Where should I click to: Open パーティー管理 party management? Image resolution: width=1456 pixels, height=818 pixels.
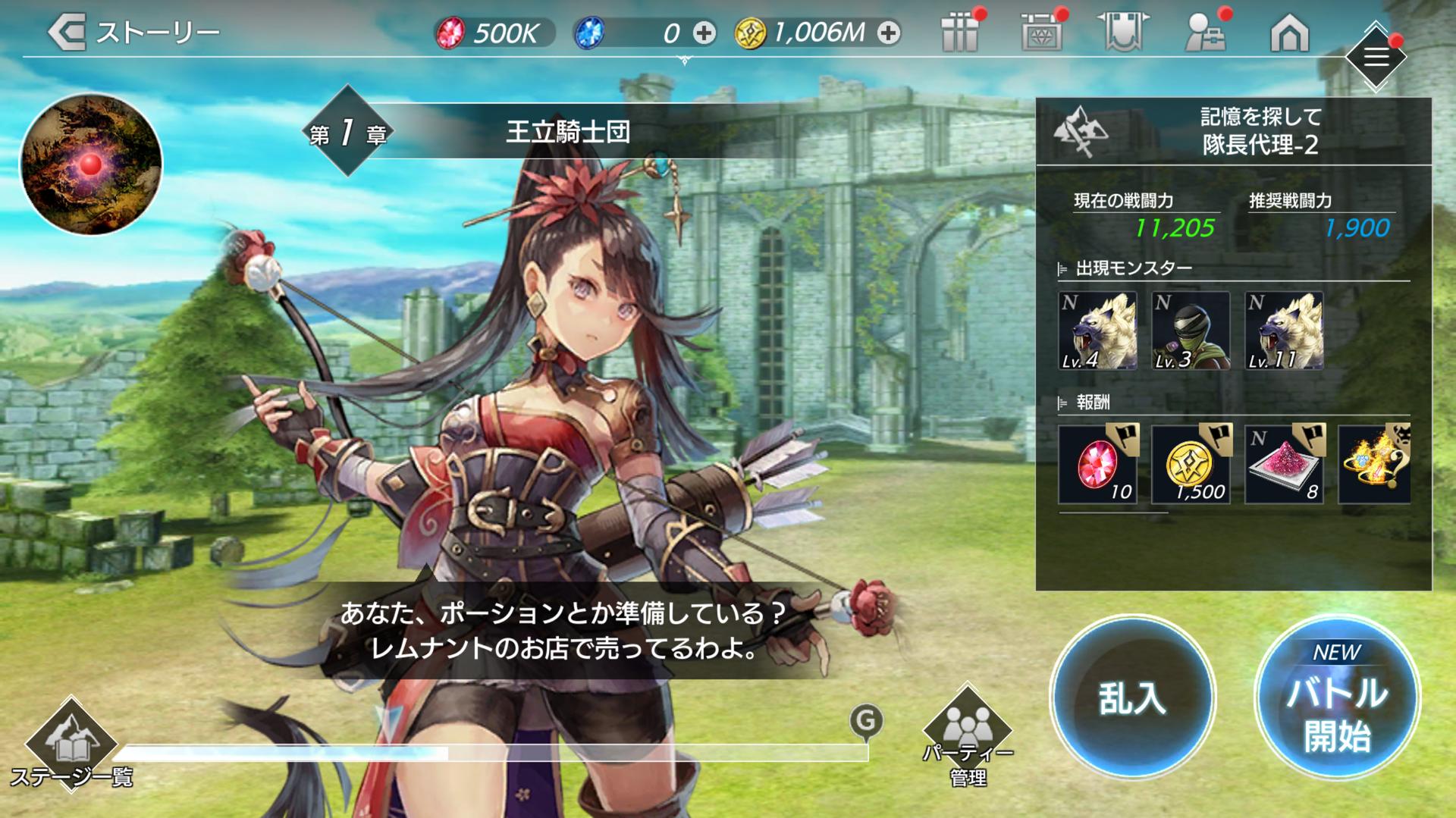pos(968,737)
